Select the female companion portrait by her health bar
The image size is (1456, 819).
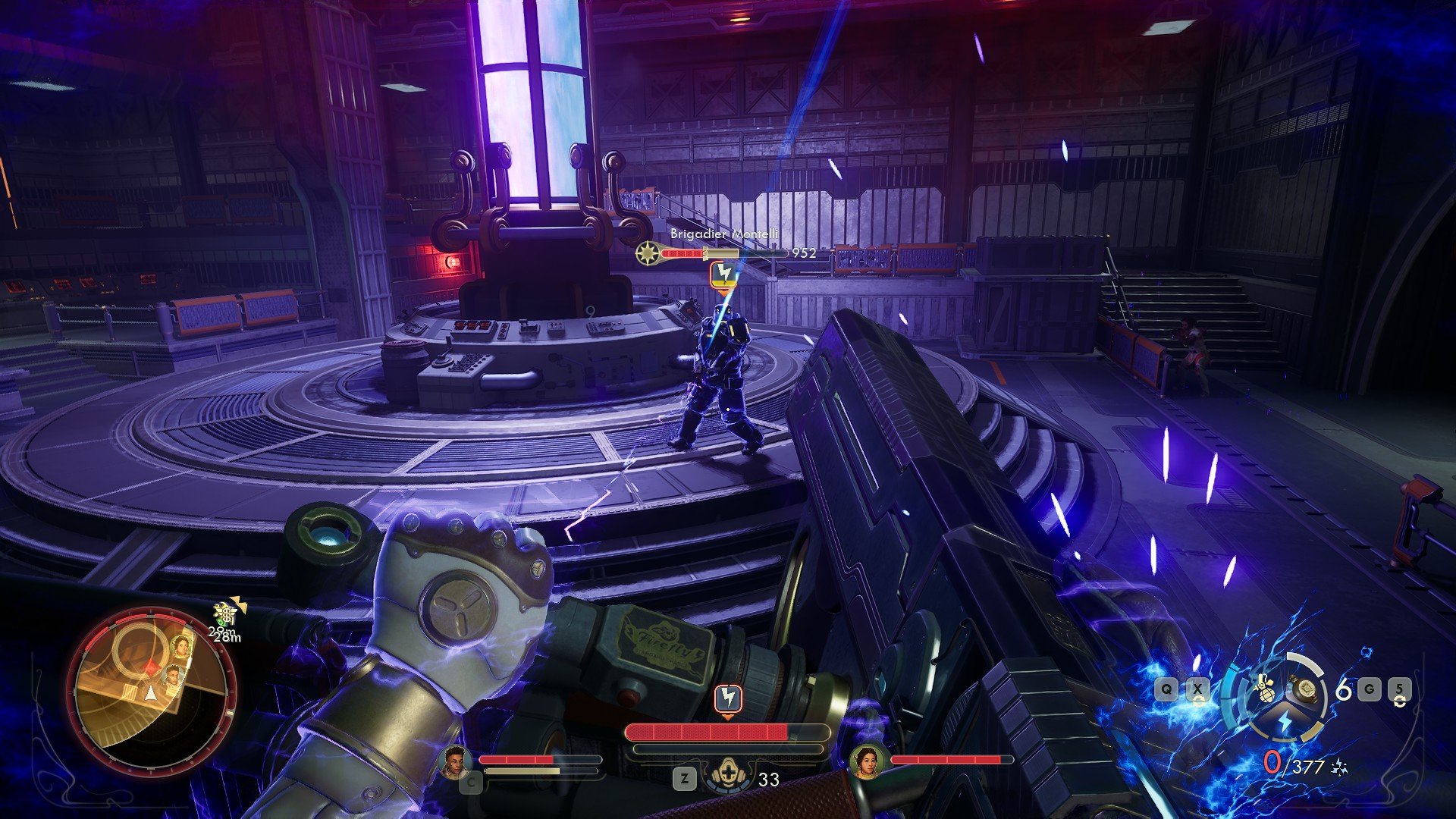click(867, 761)
